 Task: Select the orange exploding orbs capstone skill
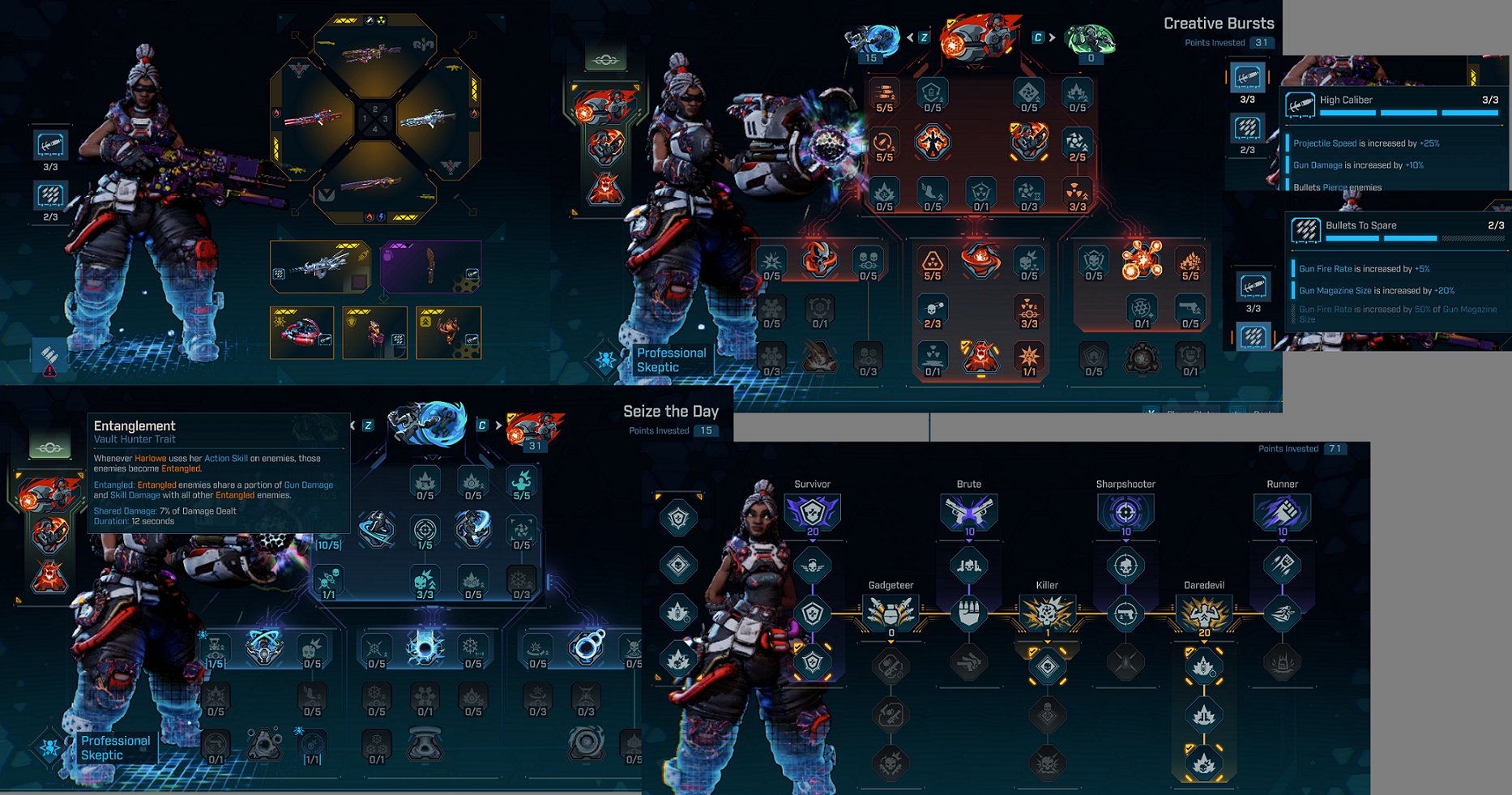[x=1142, y=259]
